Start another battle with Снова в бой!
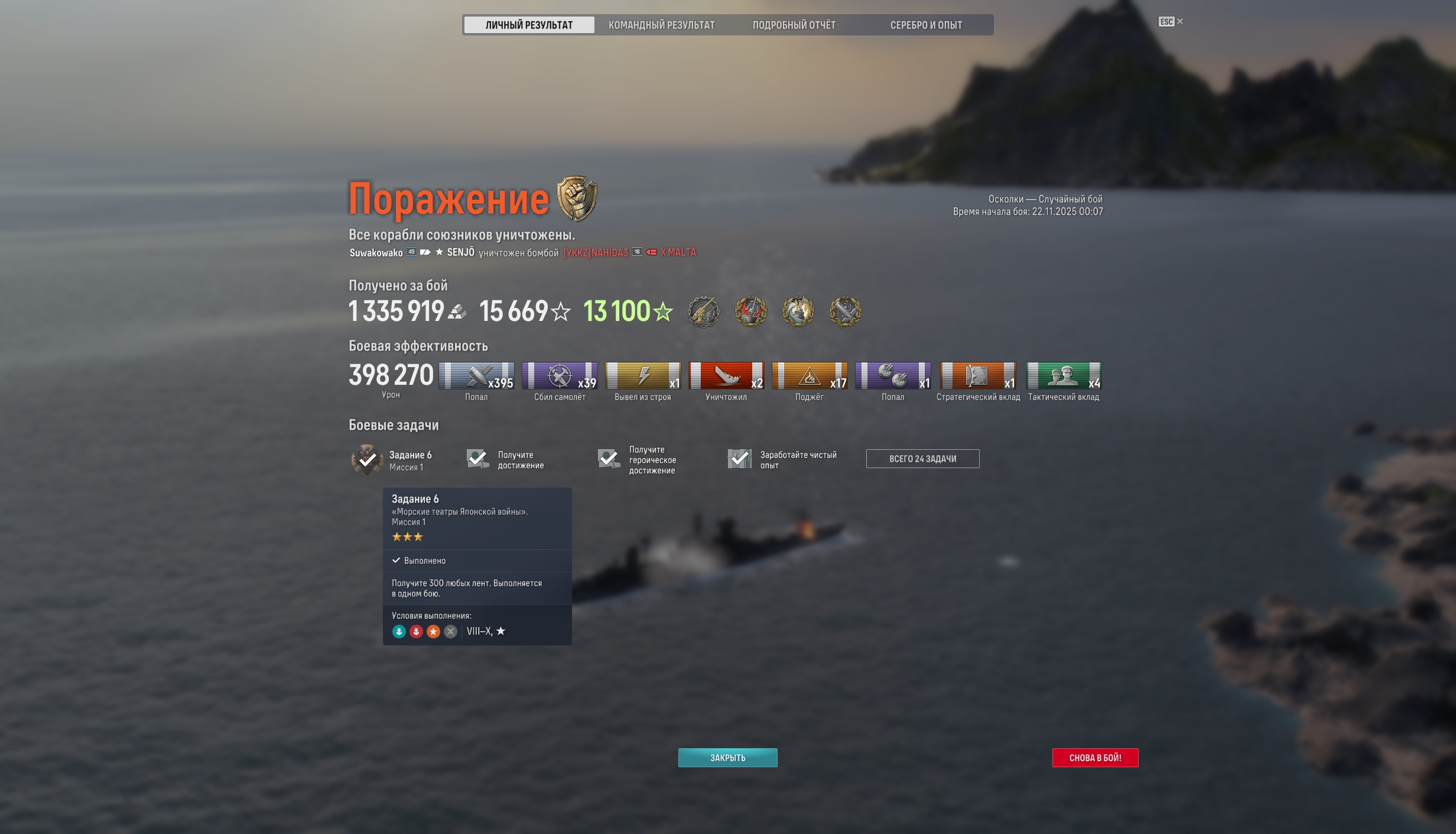Screen dimensions: 1456x834 tap(1095, 757)
